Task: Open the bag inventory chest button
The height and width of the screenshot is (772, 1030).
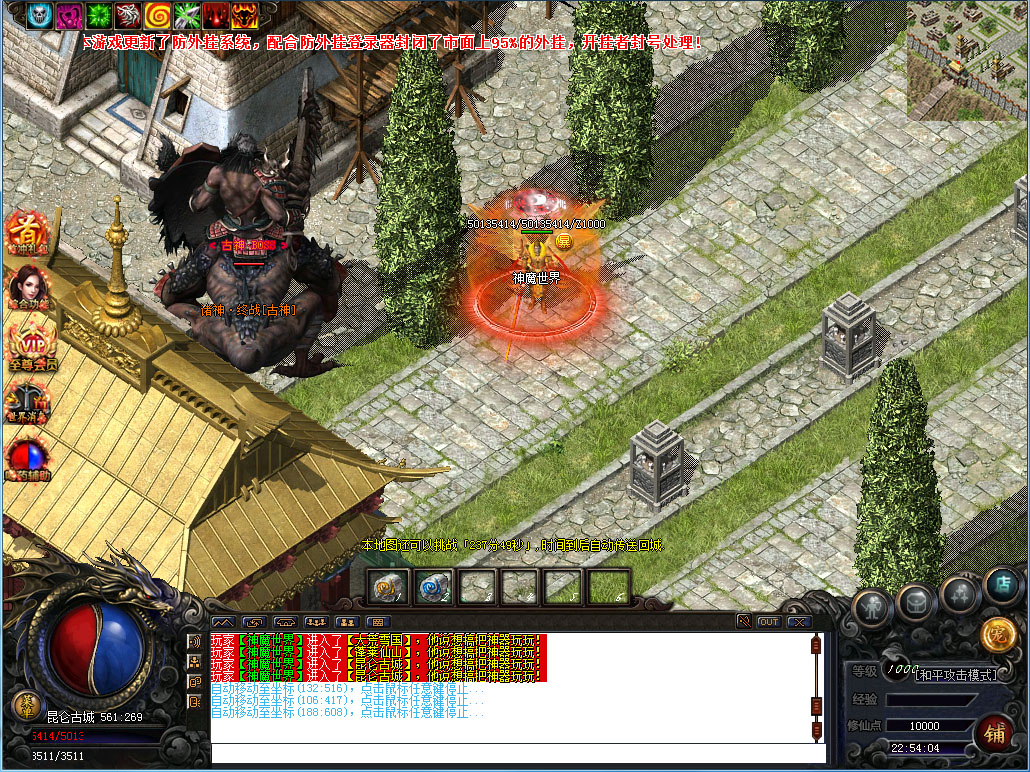Action: coord(915,601)
